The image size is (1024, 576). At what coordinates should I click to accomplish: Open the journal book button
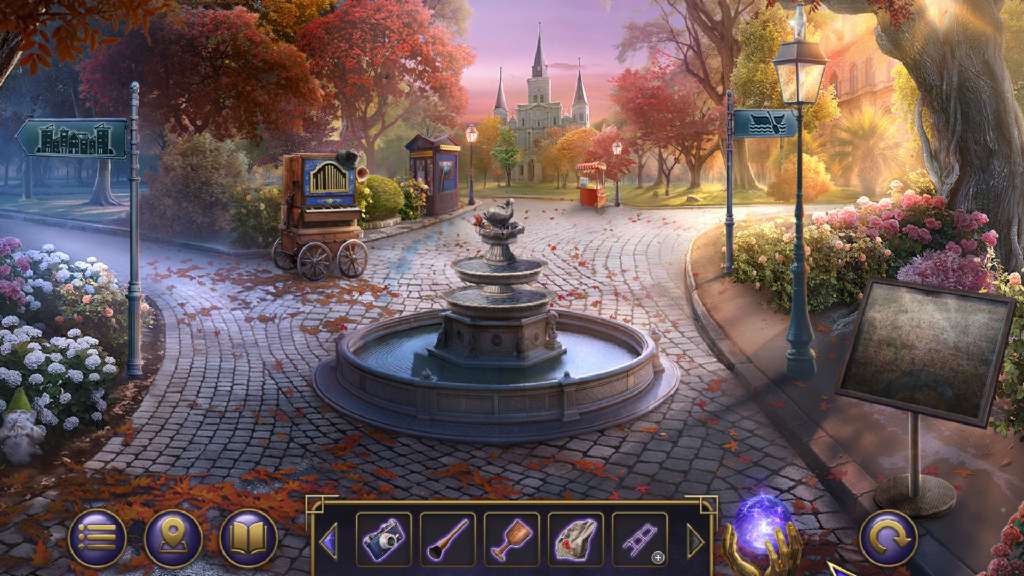pos(249,538)
